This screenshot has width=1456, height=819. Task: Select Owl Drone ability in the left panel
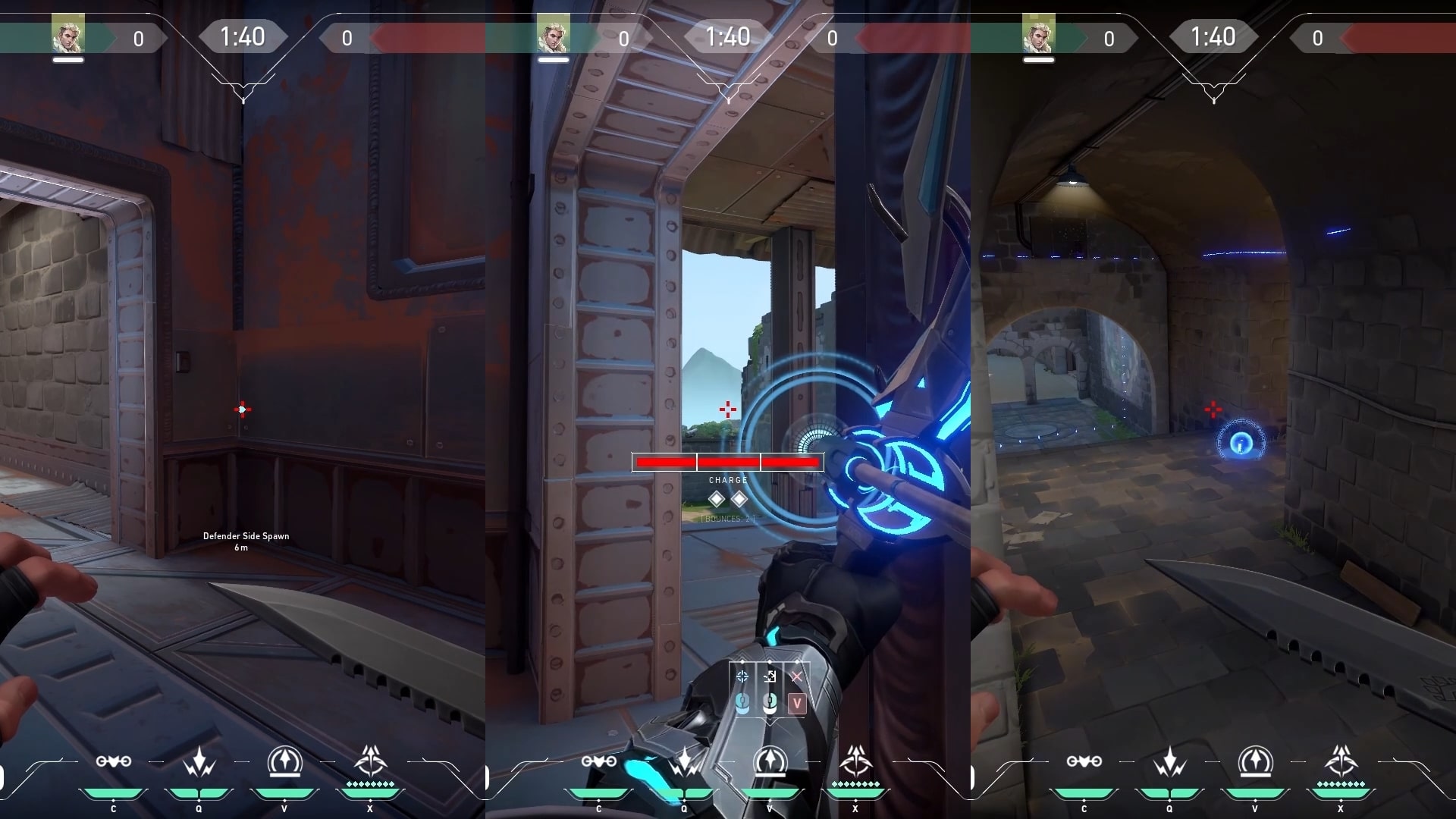point(114,761)
